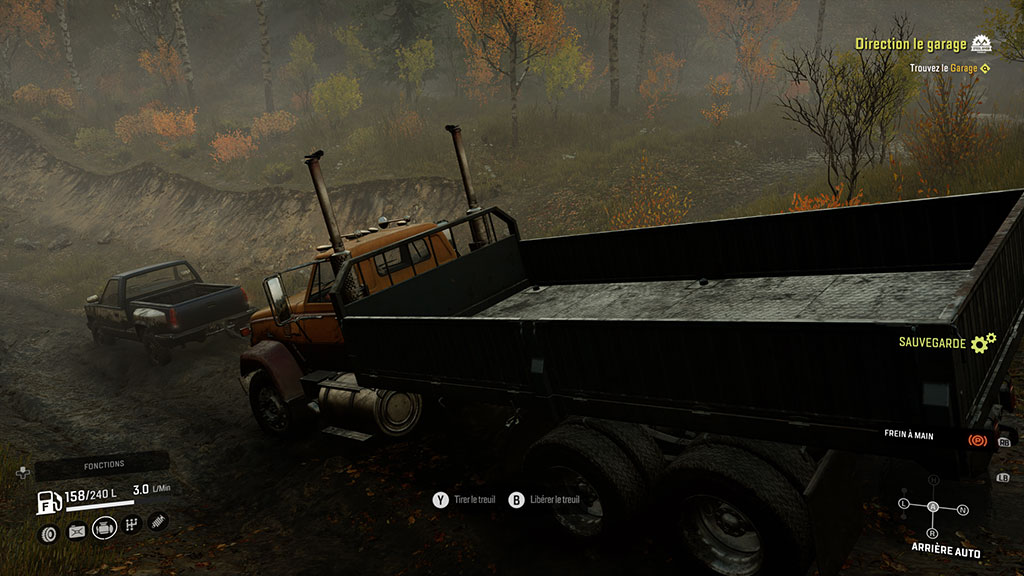Open the Fonctions panel
The width and height of the screenshot is (1024, 576).
pos(104,465)
